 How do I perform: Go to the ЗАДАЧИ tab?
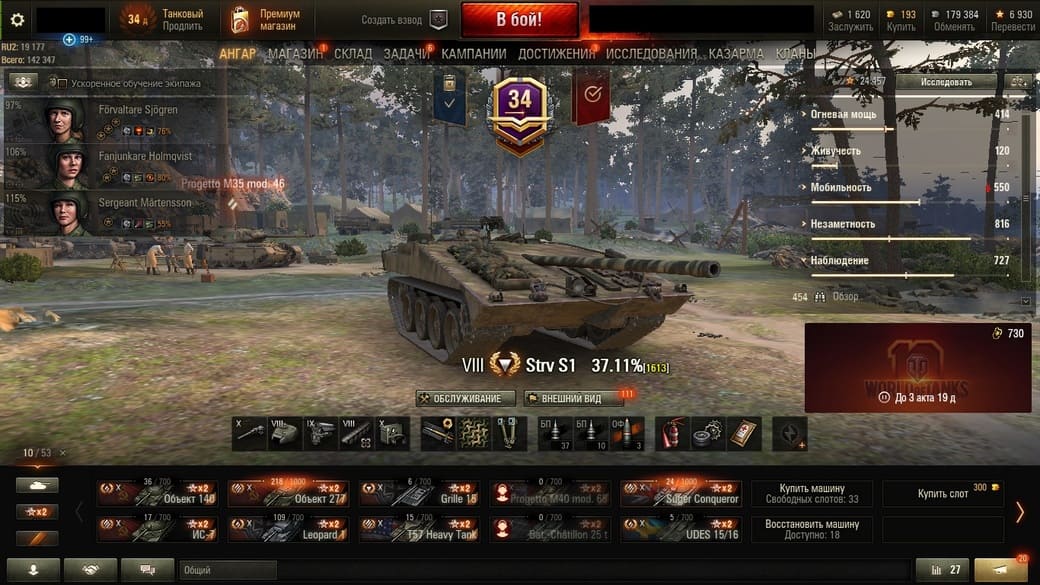coord(406,53)
